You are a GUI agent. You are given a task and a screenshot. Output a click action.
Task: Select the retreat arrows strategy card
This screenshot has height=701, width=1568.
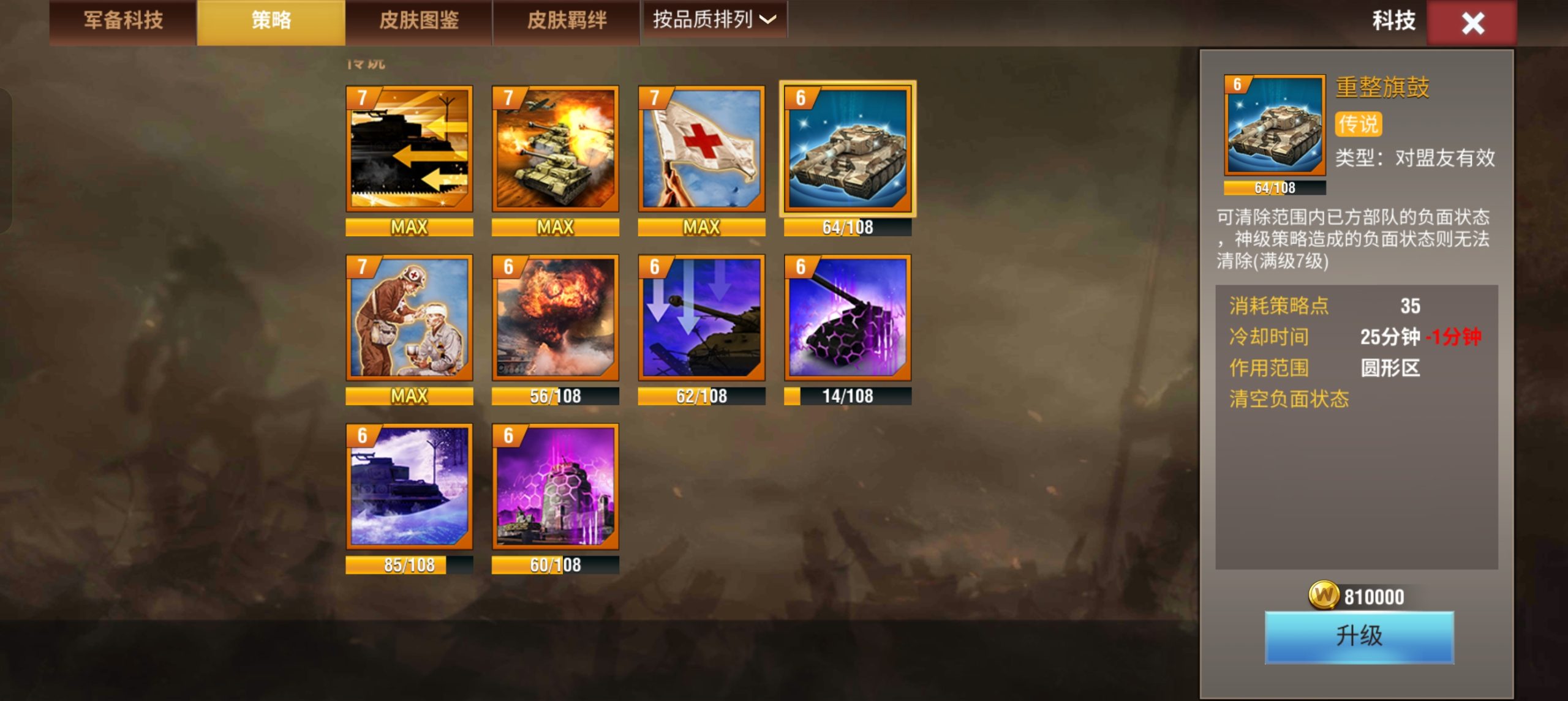(409, 149)
